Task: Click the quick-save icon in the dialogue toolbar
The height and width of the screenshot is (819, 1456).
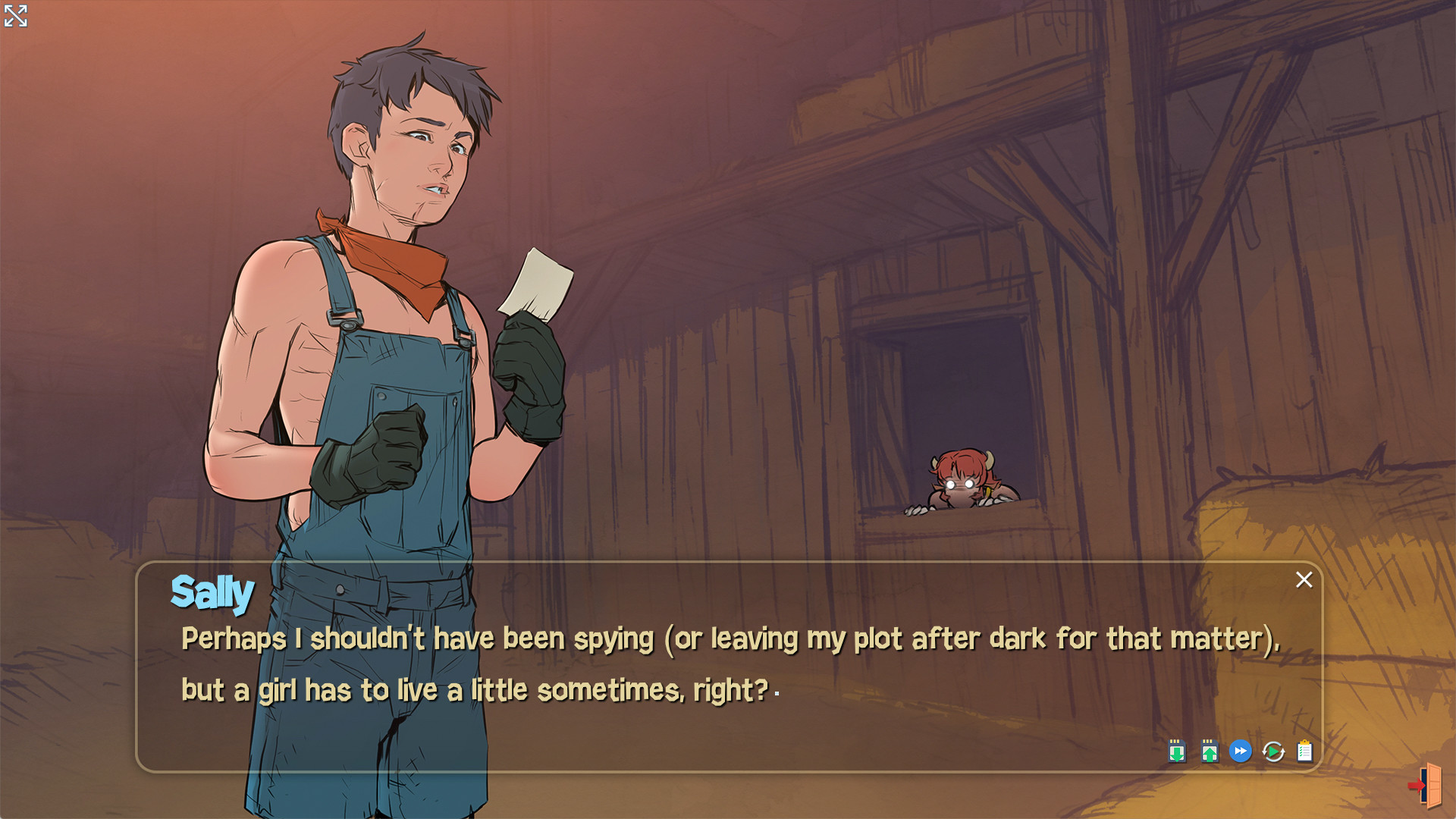Action: coord(1176,752)
